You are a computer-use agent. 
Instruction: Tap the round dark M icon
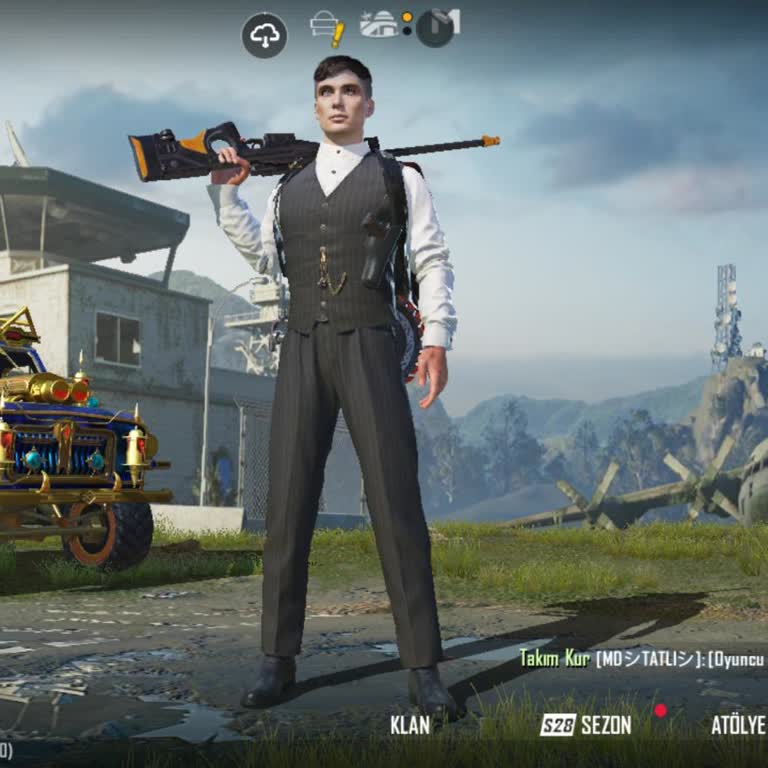point(436,27)
